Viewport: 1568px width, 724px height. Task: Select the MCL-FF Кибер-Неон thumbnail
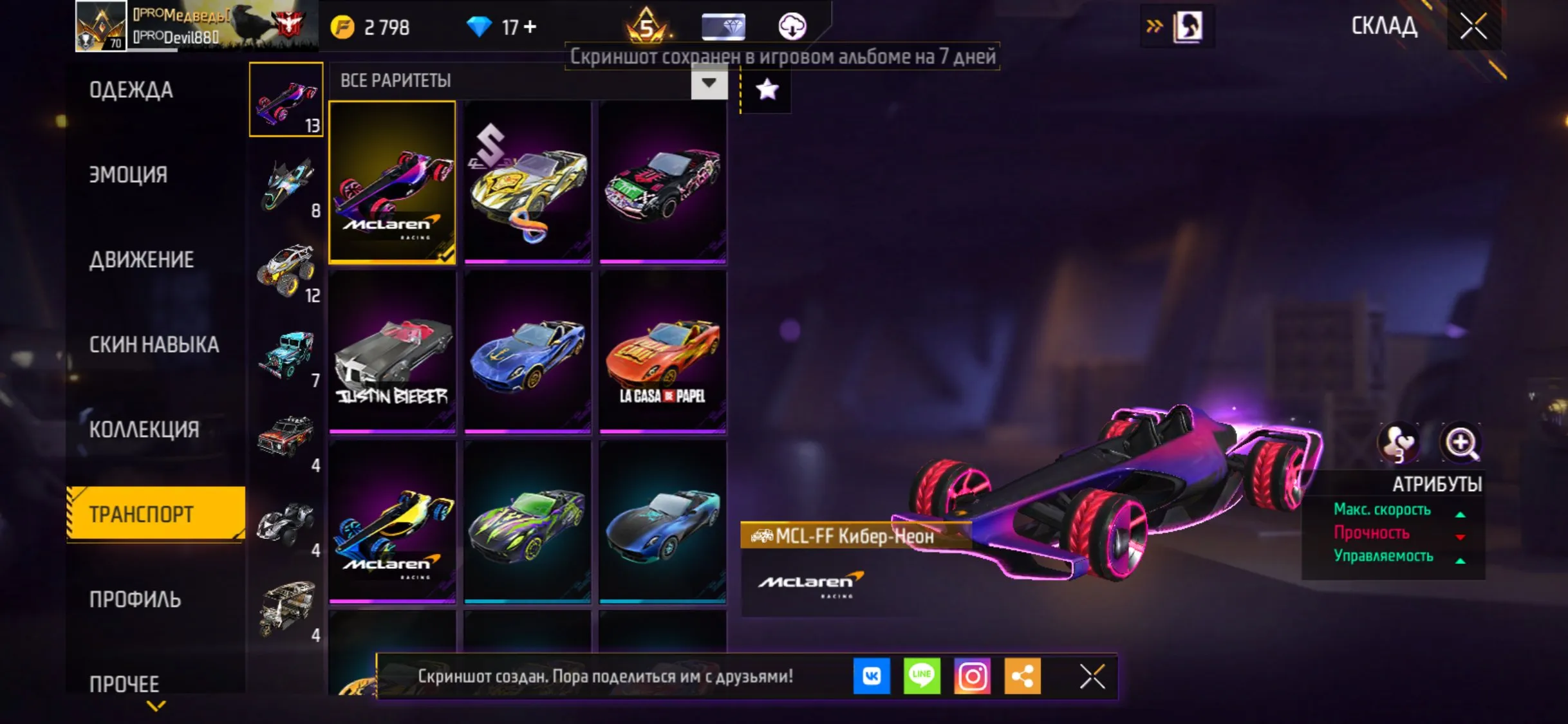tap(392, 182)
